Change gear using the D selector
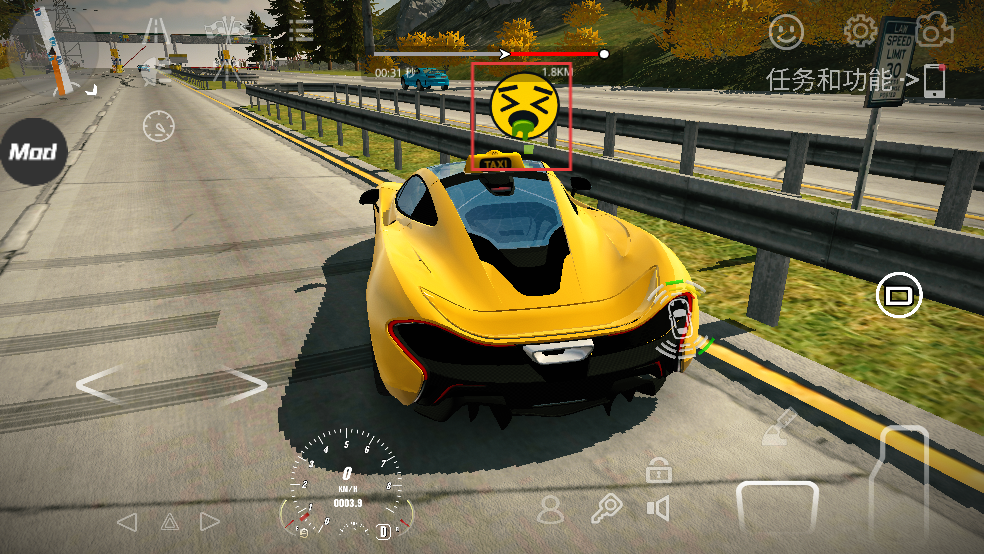The width and height of the screenshot is (984, 554). (x=383, y=531)
